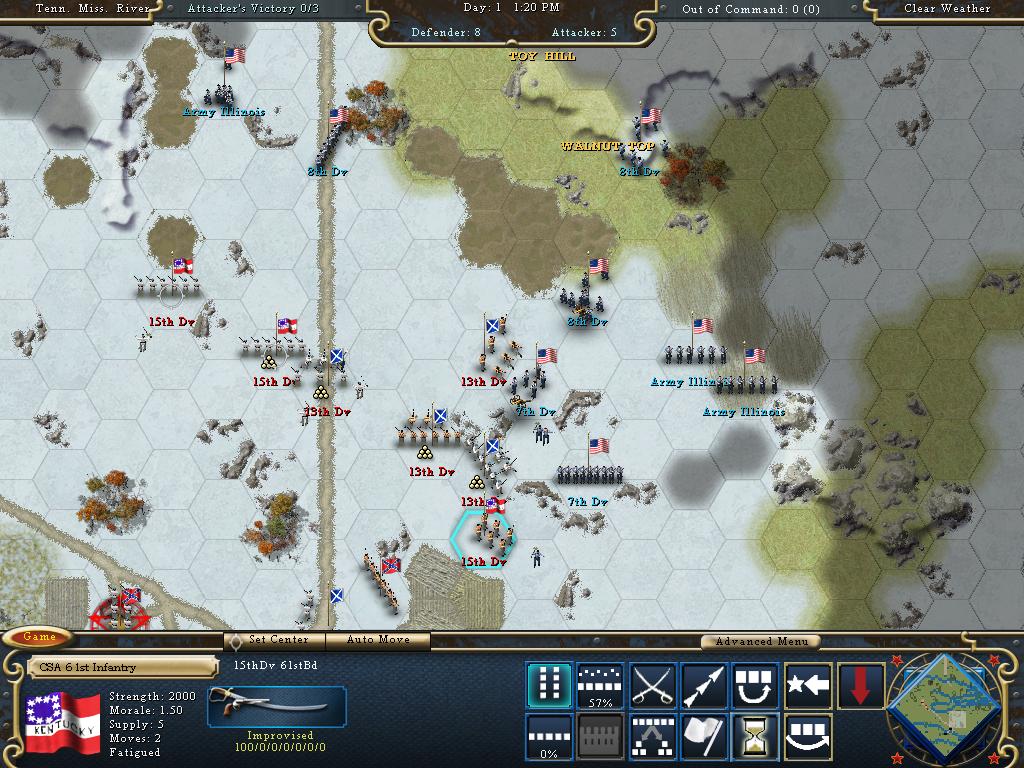This screenshot has height=768, width=1024.
Task: Choose the skirmish line formation at 57%
Action: pos(600,685)
